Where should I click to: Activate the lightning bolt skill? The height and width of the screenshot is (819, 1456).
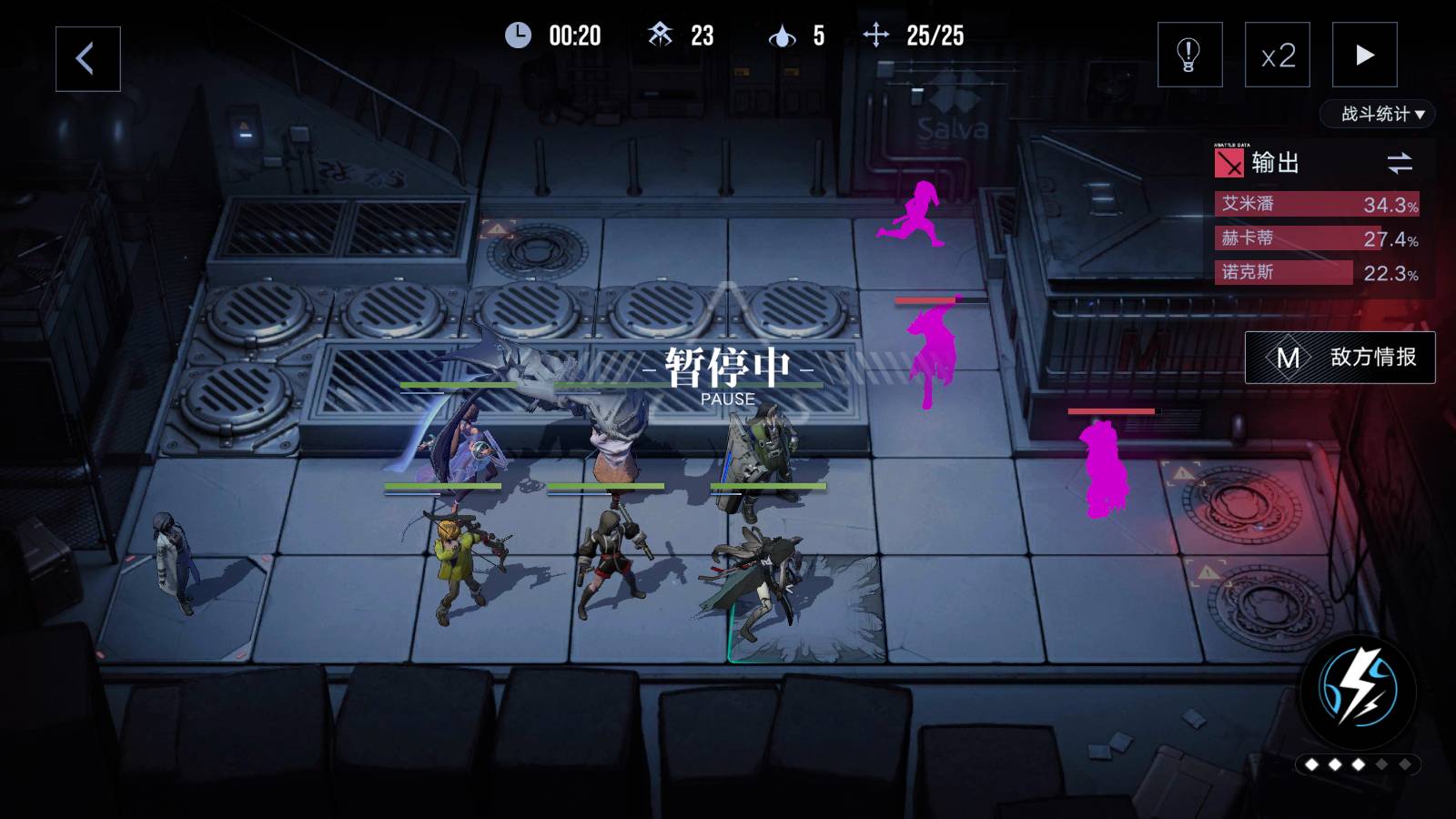[1359, 692]
